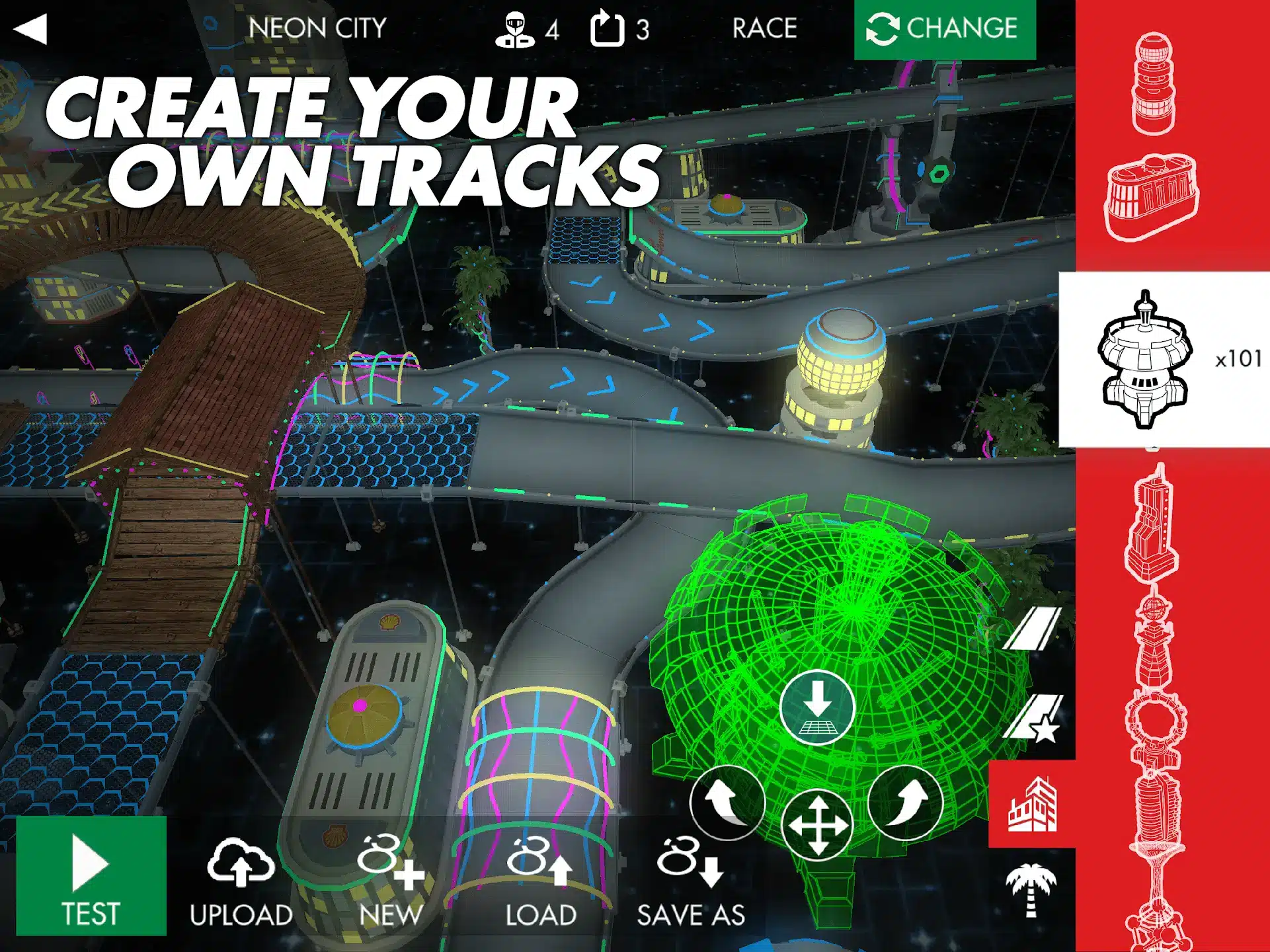
Task: Select the four-way move arrows control
Action: point(818,826)
